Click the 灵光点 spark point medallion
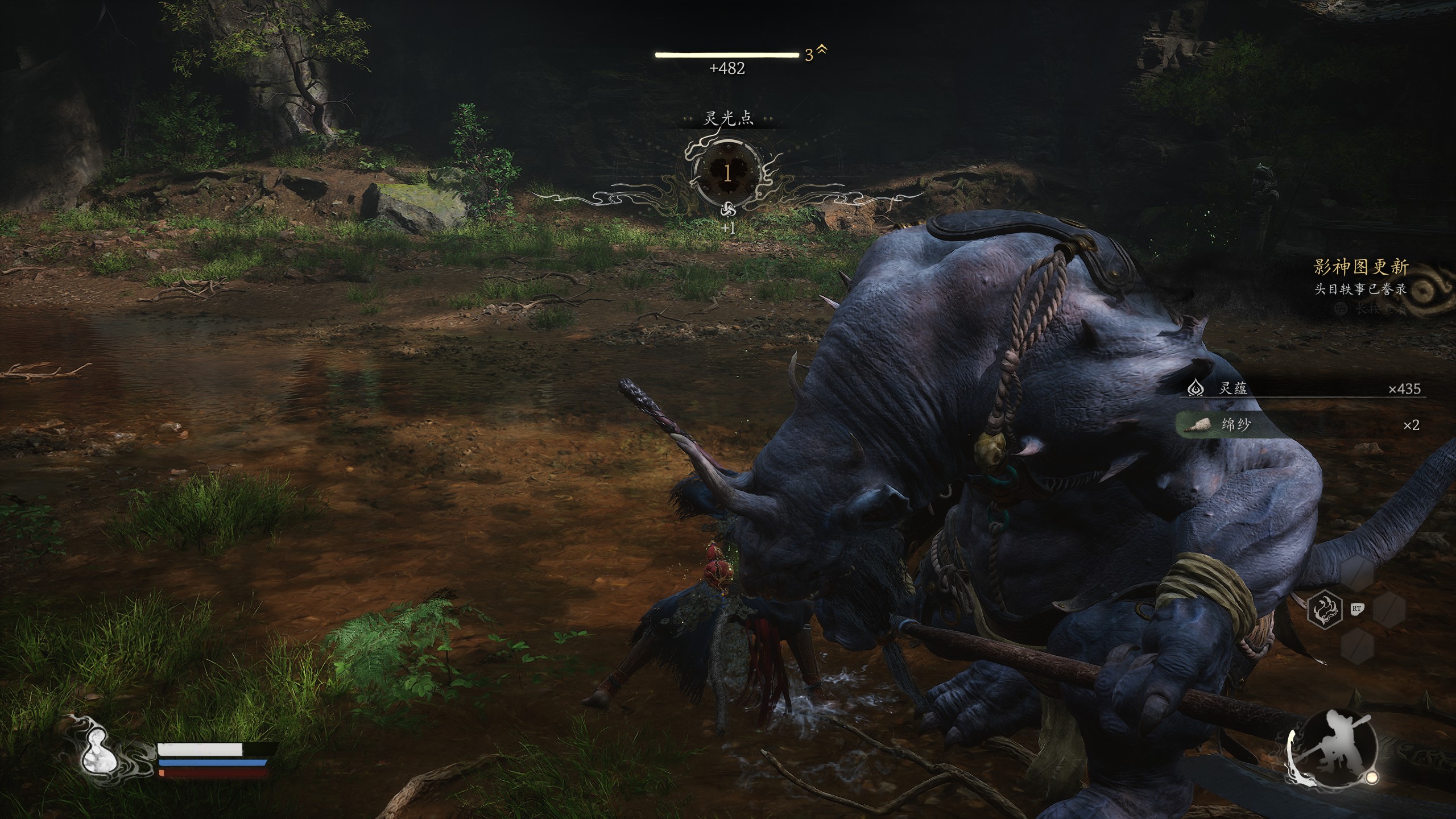 pyautogui.click(x=727, y=173)
